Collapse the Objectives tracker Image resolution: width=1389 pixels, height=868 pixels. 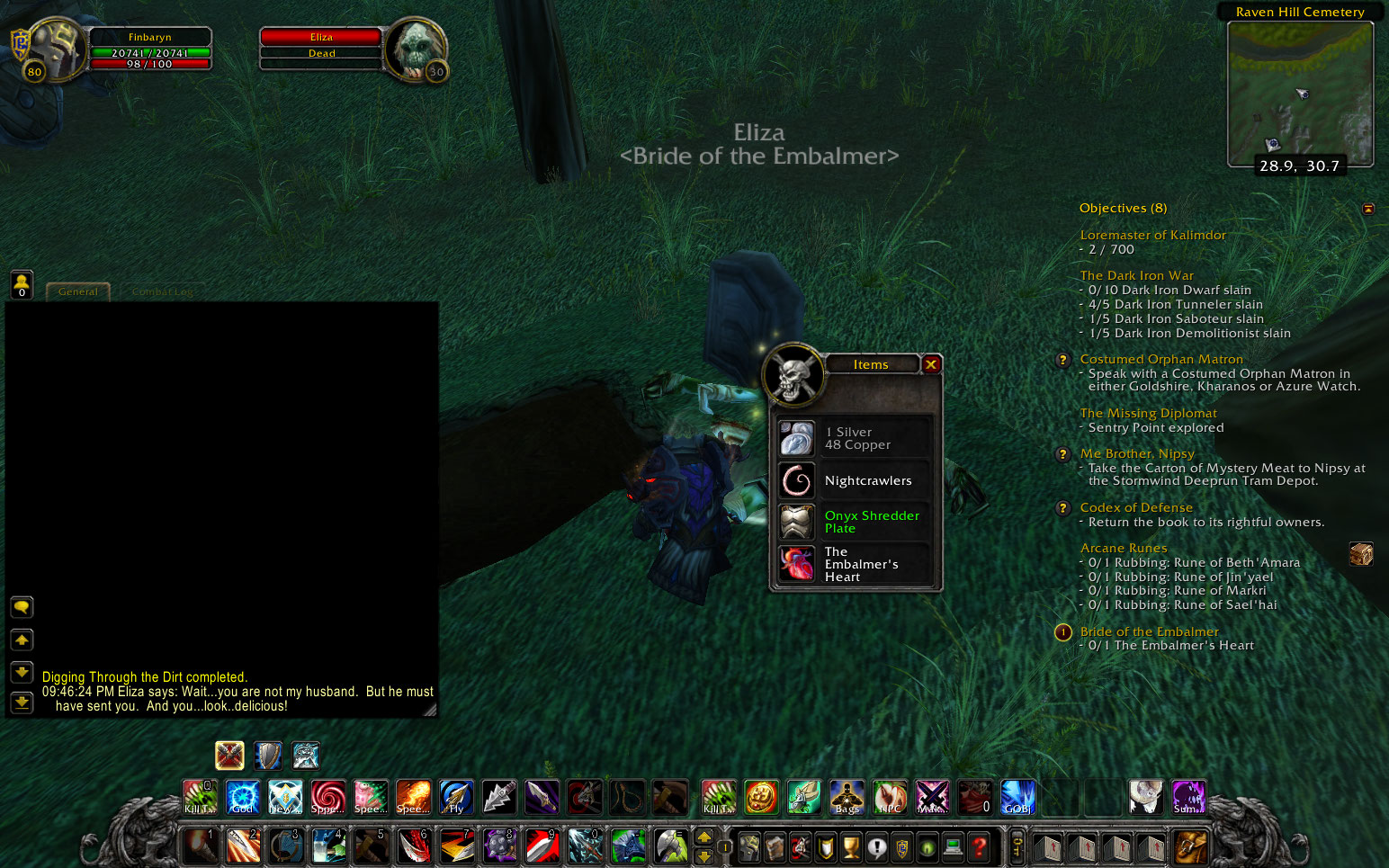[1368, 208]
